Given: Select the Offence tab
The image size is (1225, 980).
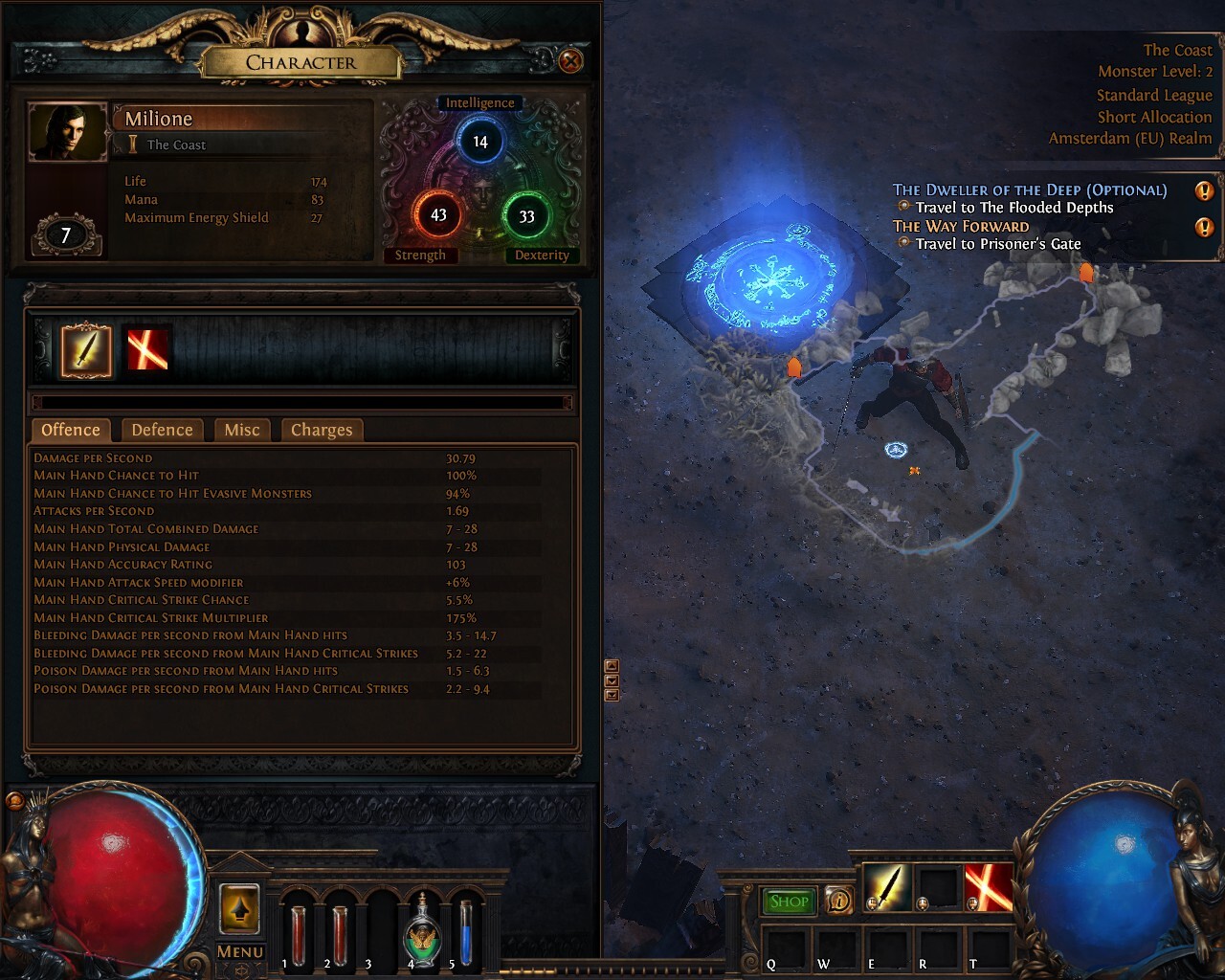Looking at the screenshot, I should click(71, 430).
